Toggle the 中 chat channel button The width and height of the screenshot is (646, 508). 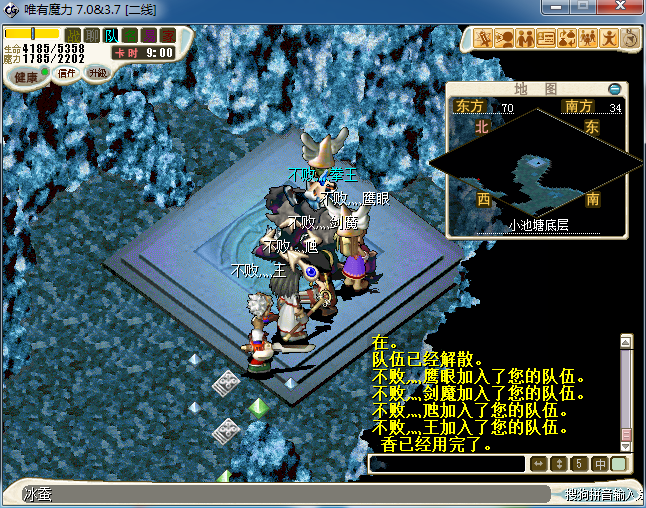point(600,464)
